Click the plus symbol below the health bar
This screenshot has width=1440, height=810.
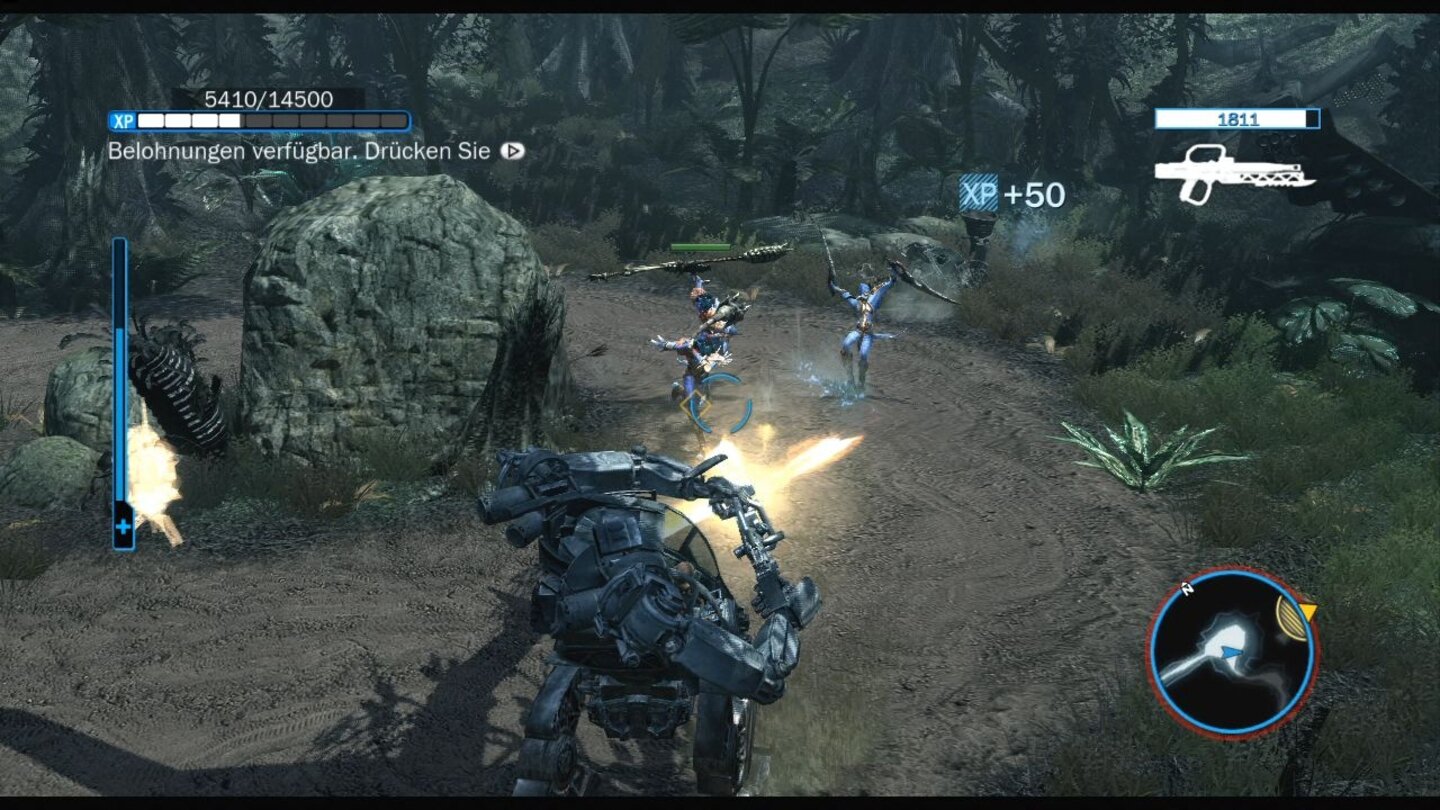click(x=124, y=524)
